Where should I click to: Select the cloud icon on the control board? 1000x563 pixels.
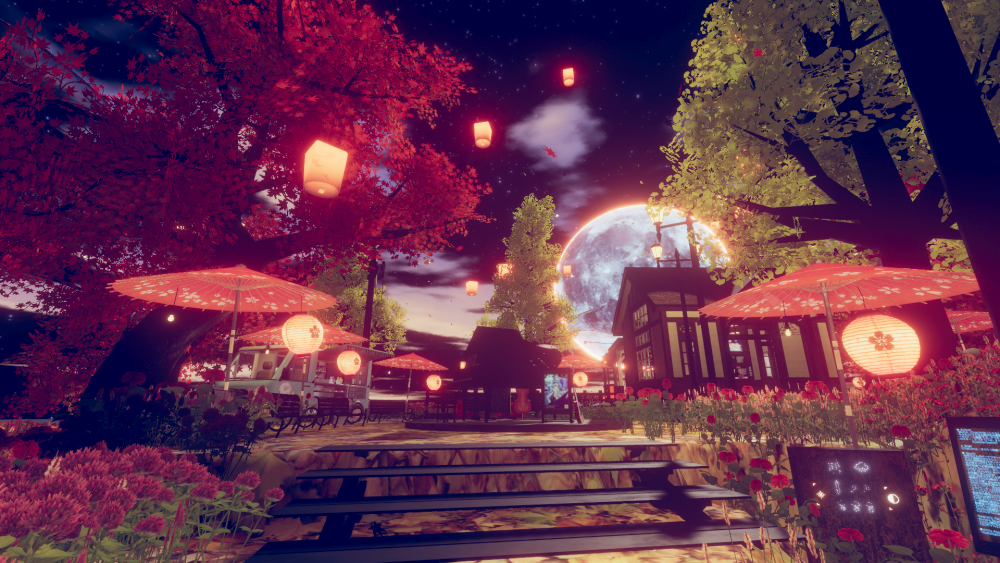(x=861, y=467)
